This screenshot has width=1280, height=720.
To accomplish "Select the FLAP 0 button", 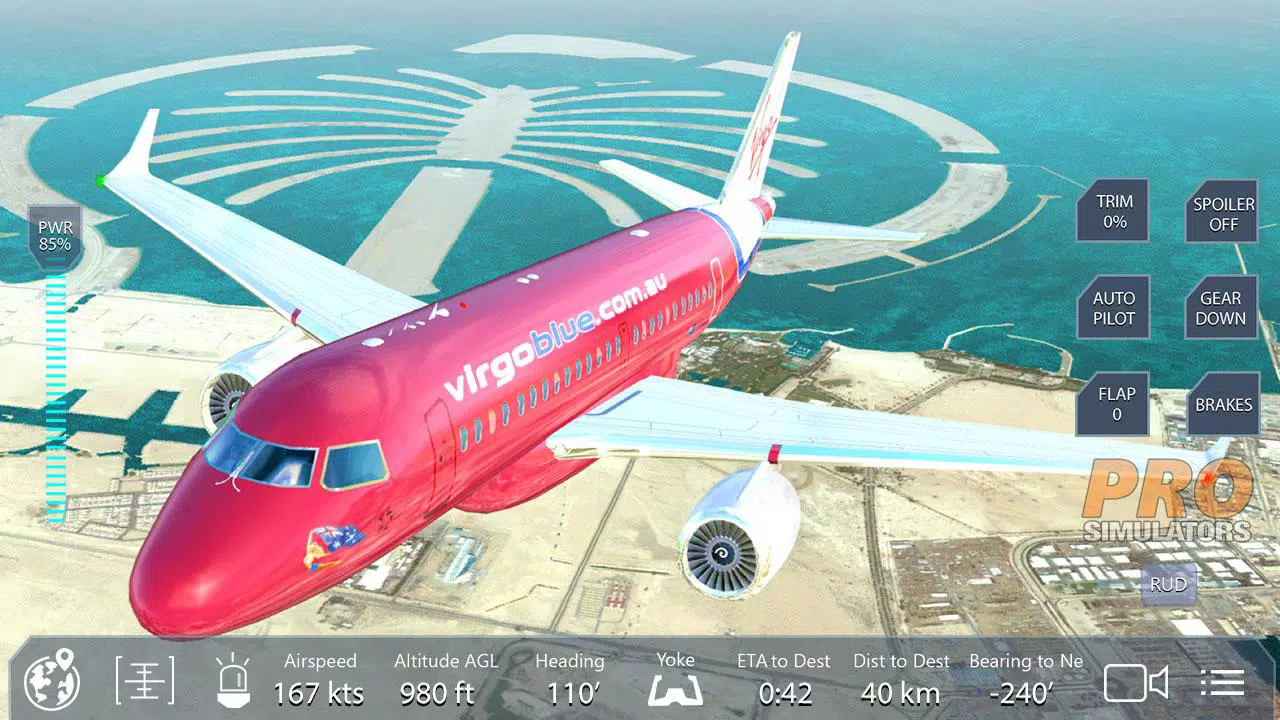I will point(1115,404).
